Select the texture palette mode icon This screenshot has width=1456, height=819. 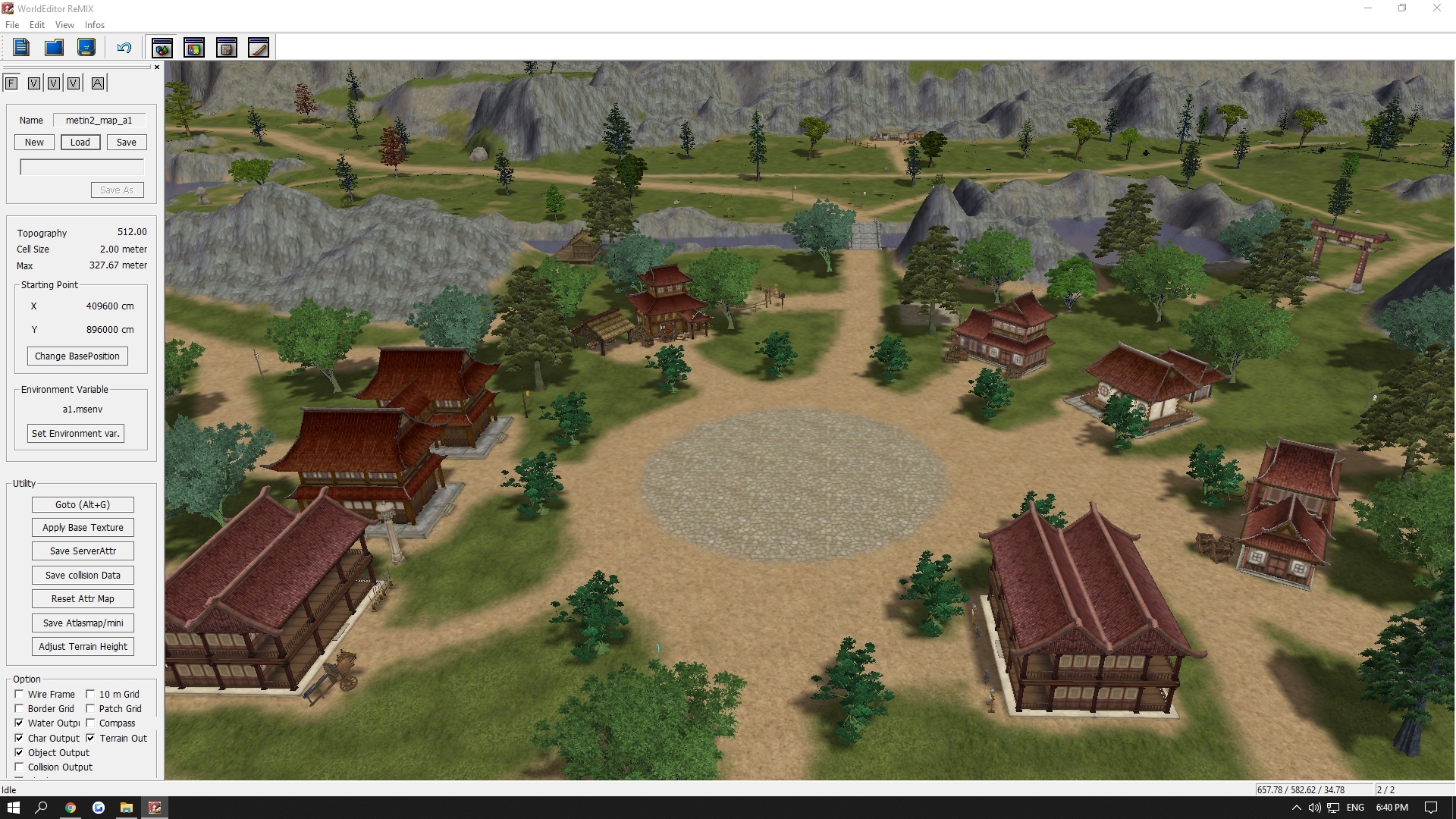194,47
